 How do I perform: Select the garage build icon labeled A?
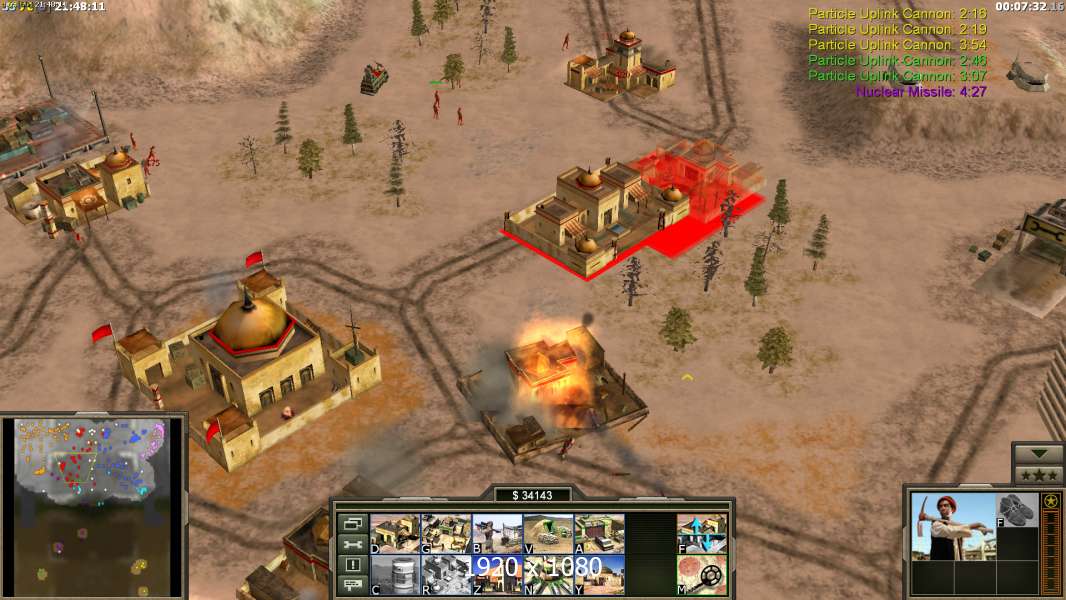click(599, 533)
